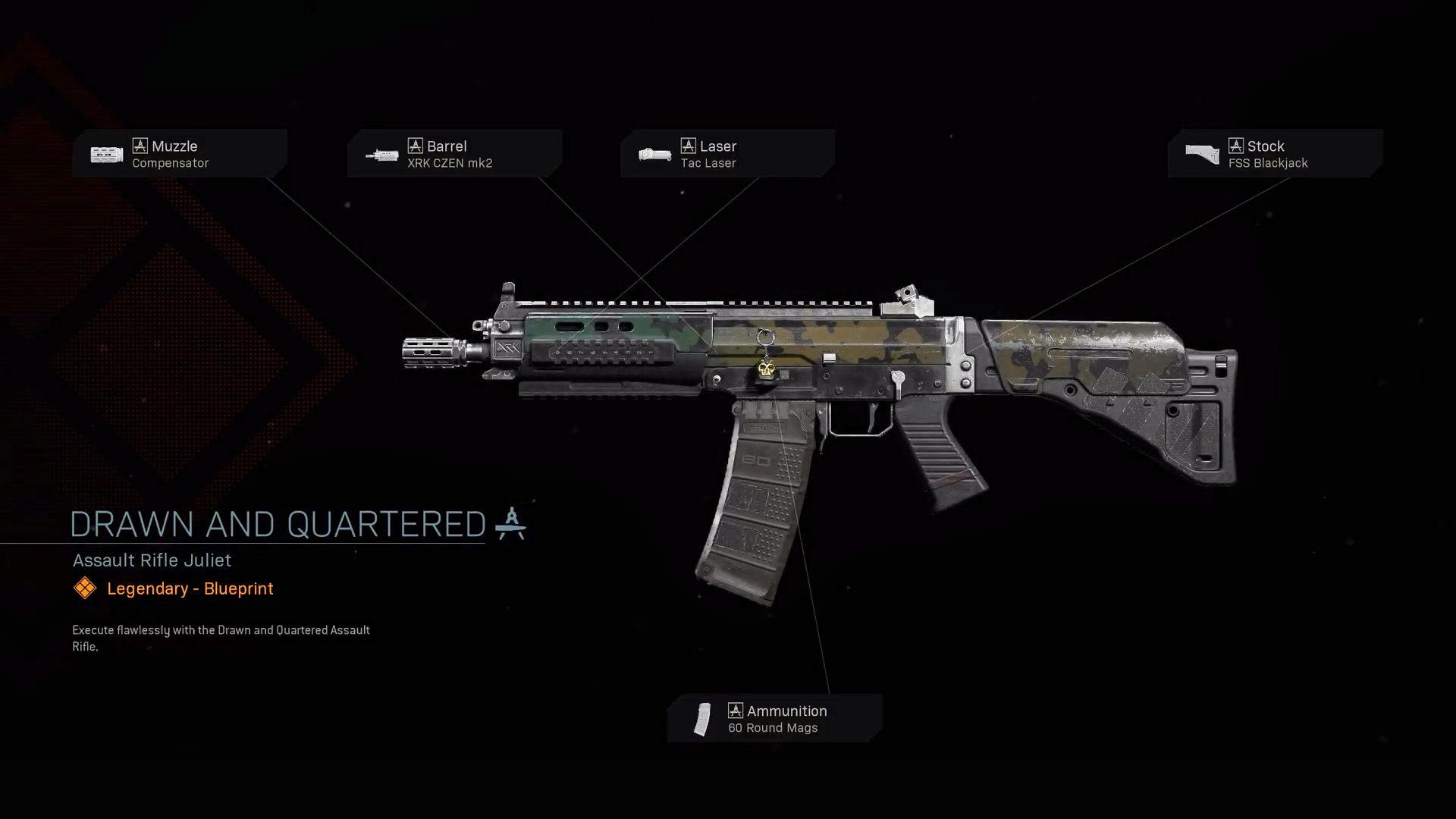Select the Ammunition magazine icon
The height and width of the screenshot is (819, 1456).
point(701,718)
